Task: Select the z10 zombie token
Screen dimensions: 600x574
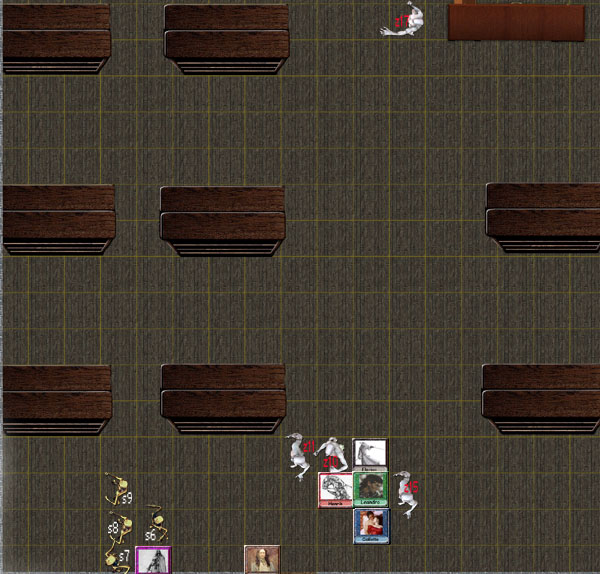Action: [331, 457]
